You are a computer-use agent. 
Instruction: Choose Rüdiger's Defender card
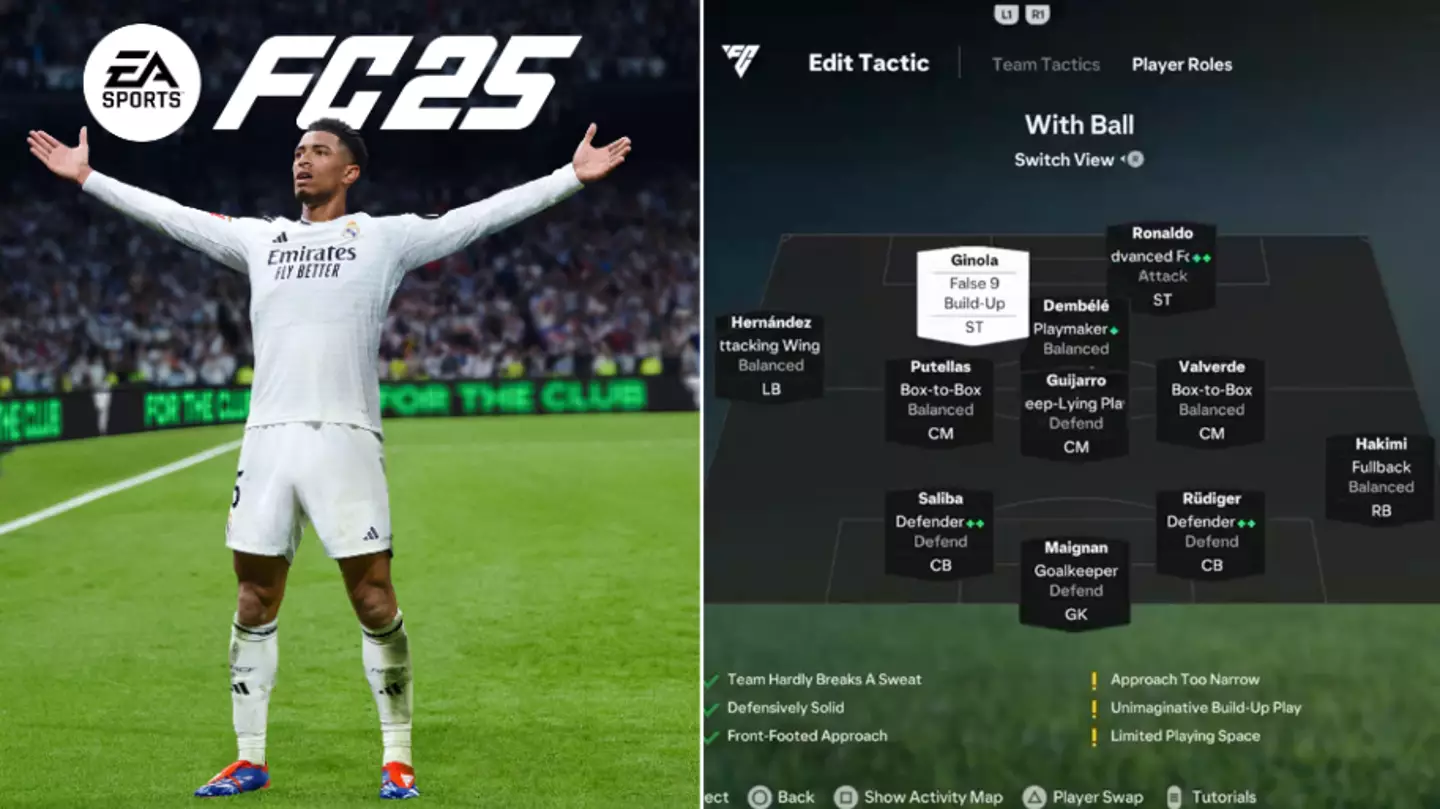point(1210,533)
